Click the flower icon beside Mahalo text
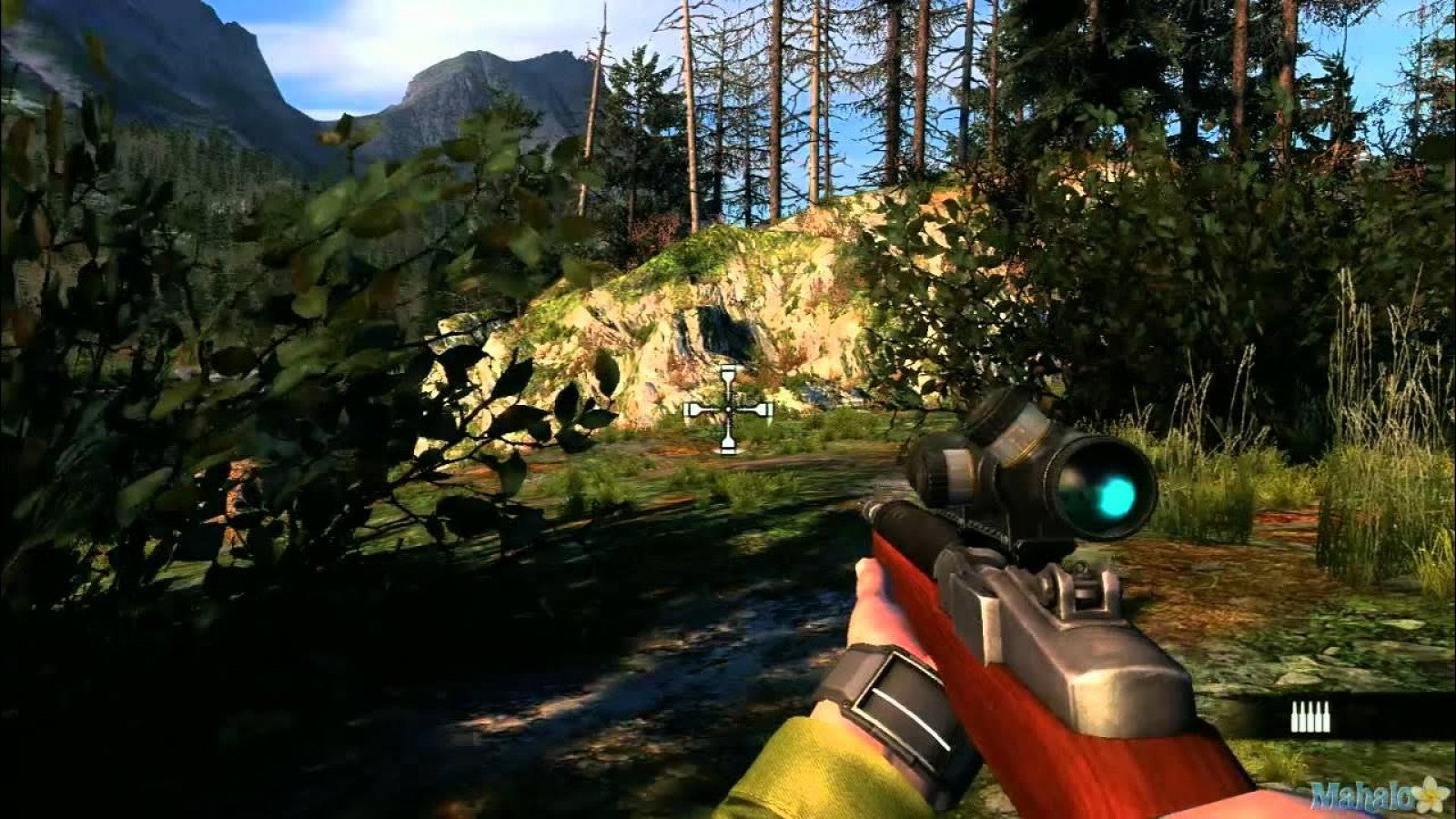 (x=1431, y=794)
